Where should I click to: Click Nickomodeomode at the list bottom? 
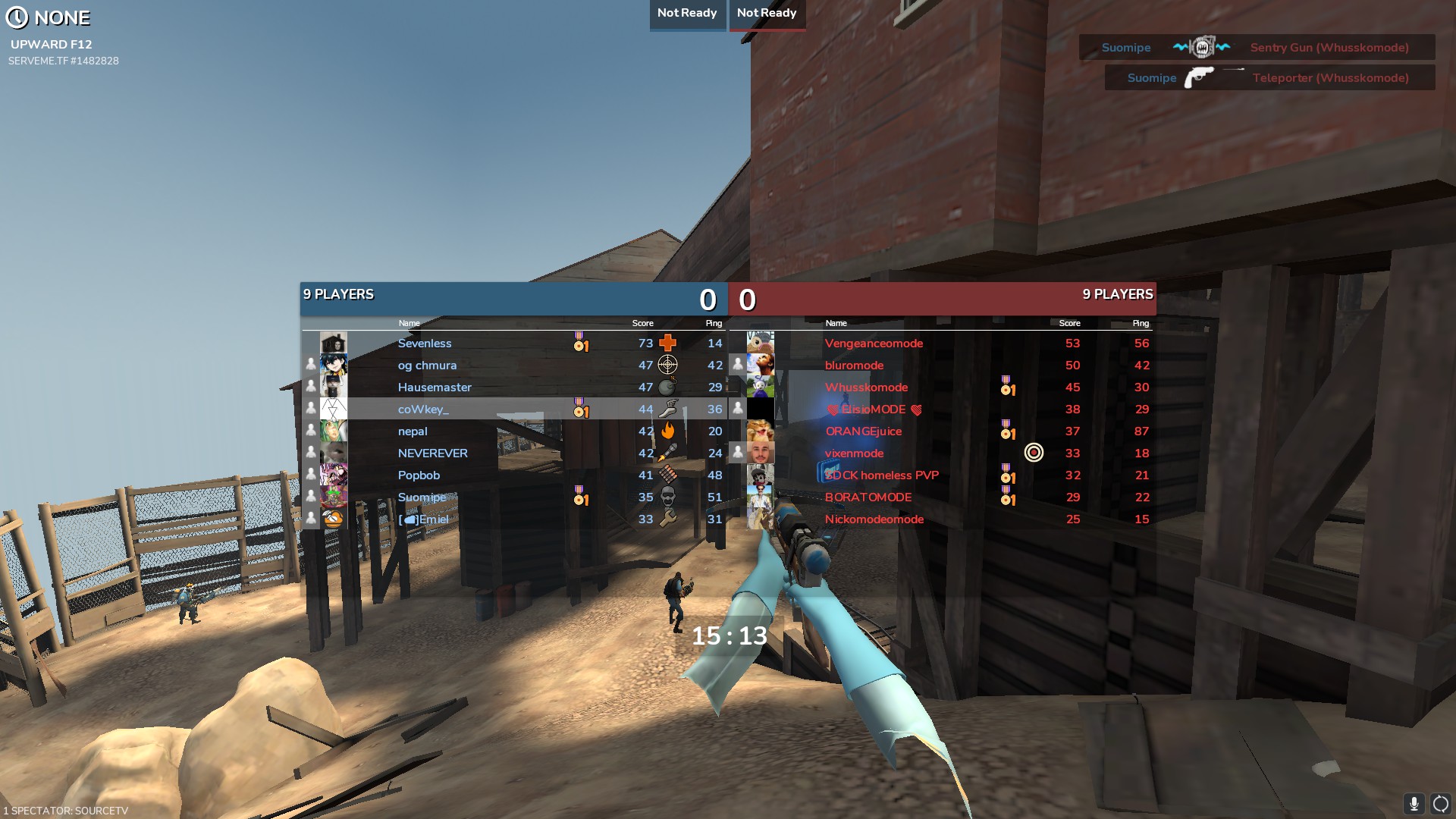point(874,519)
